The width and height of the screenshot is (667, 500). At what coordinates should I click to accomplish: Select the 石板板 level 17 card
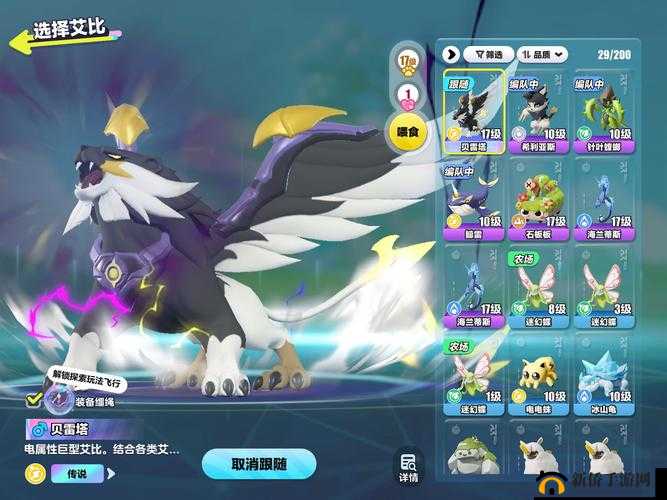539,202
